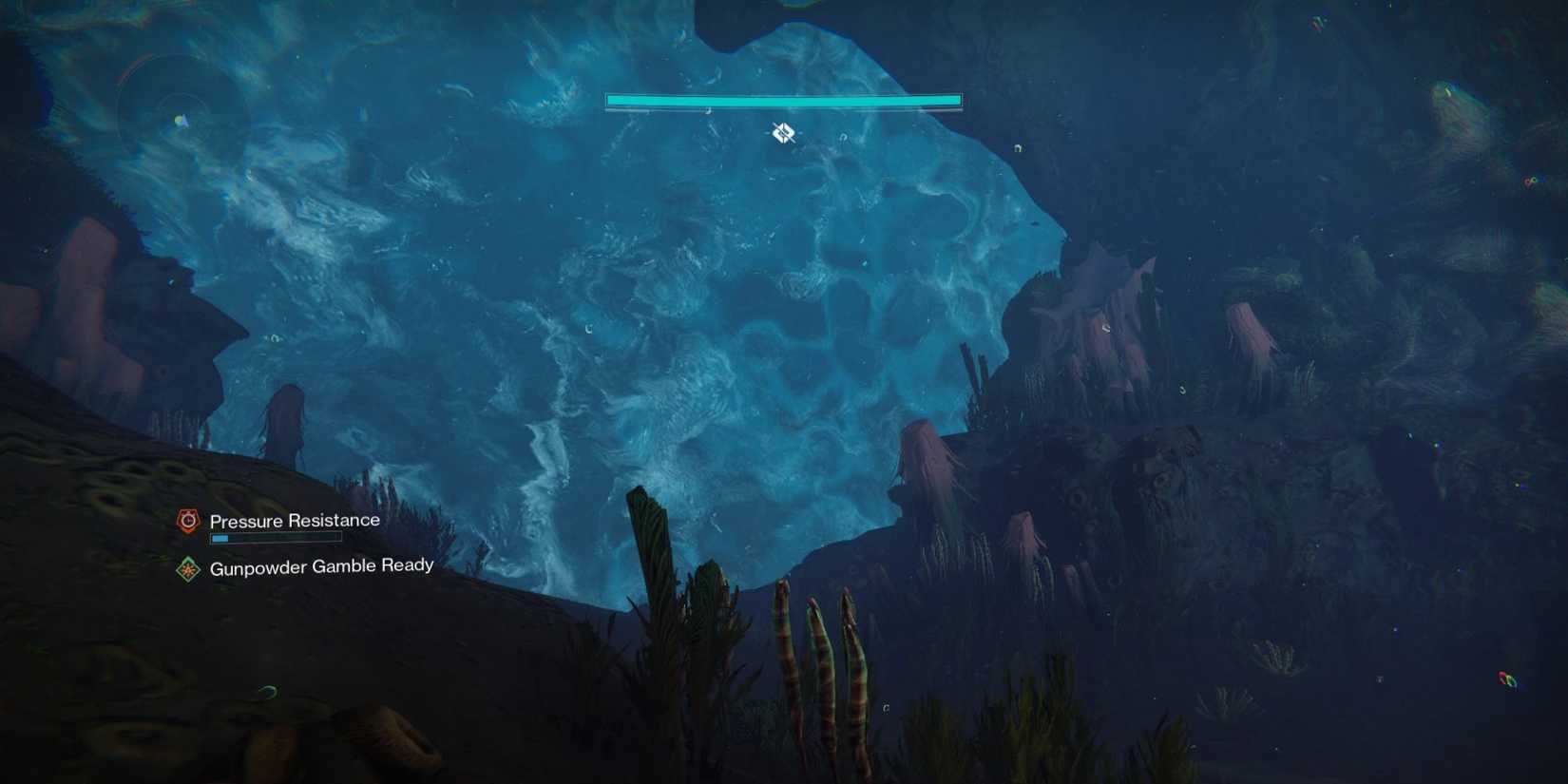The image size is (1568, 784).
Task: Click the crossed-out ability icon under the teal bar
Action: tap(782, 132)
